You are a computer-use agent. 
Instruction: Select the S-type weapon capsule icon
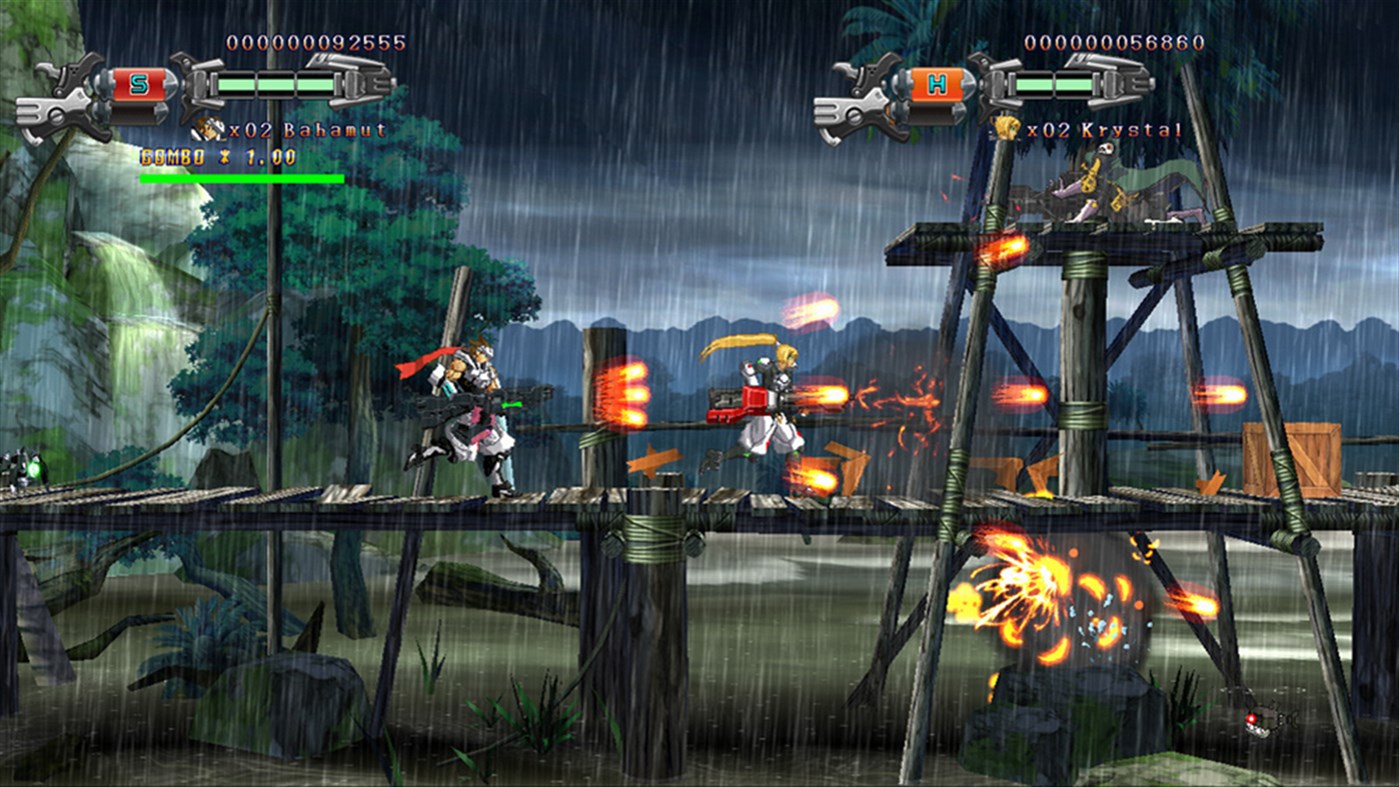[x=141, y=83]
